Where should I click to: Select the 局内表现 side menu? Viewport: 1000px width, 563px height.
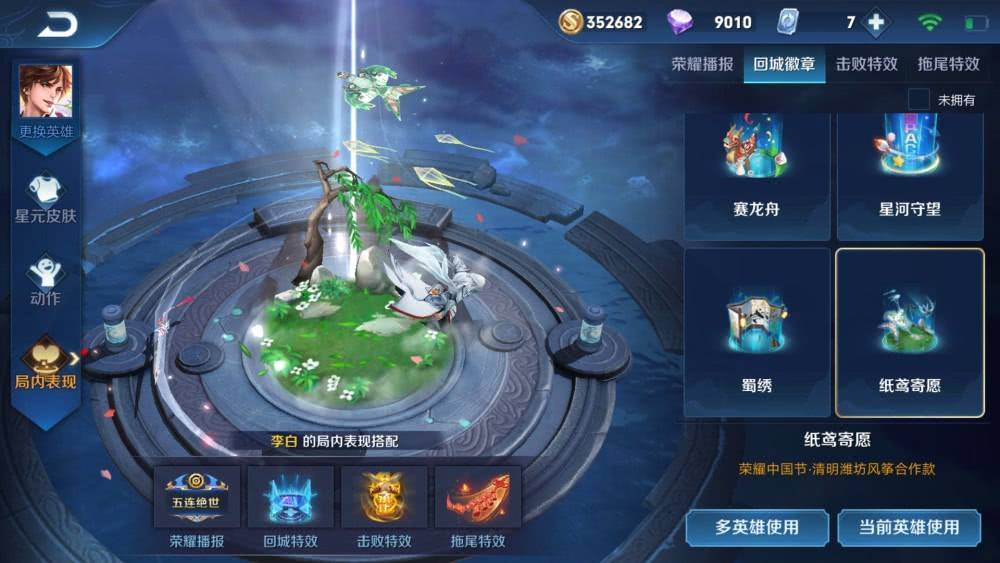46,364
